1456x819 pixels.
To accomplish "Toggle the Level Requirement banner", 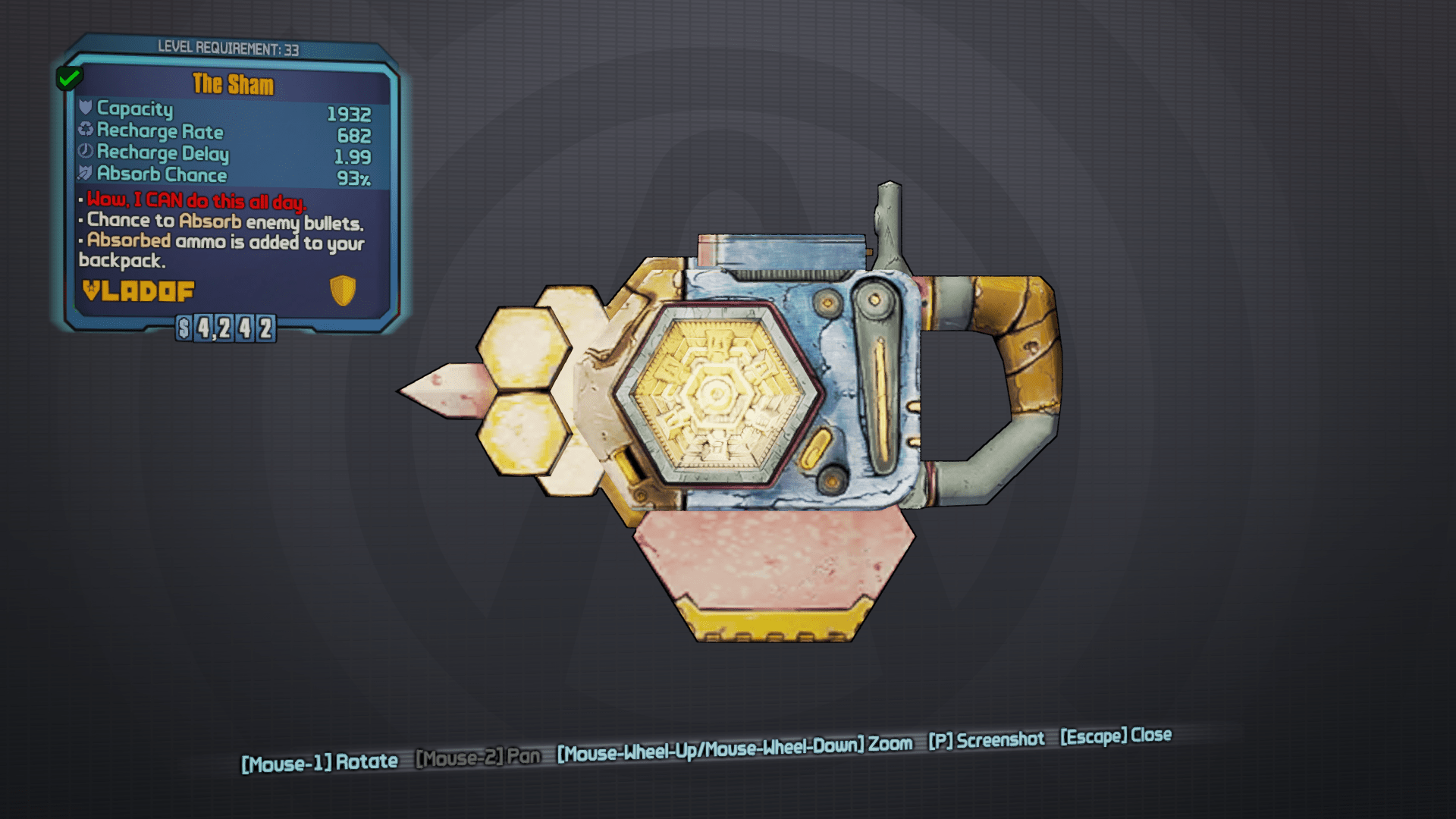I will pyautogui.click(x=227, y=48).
